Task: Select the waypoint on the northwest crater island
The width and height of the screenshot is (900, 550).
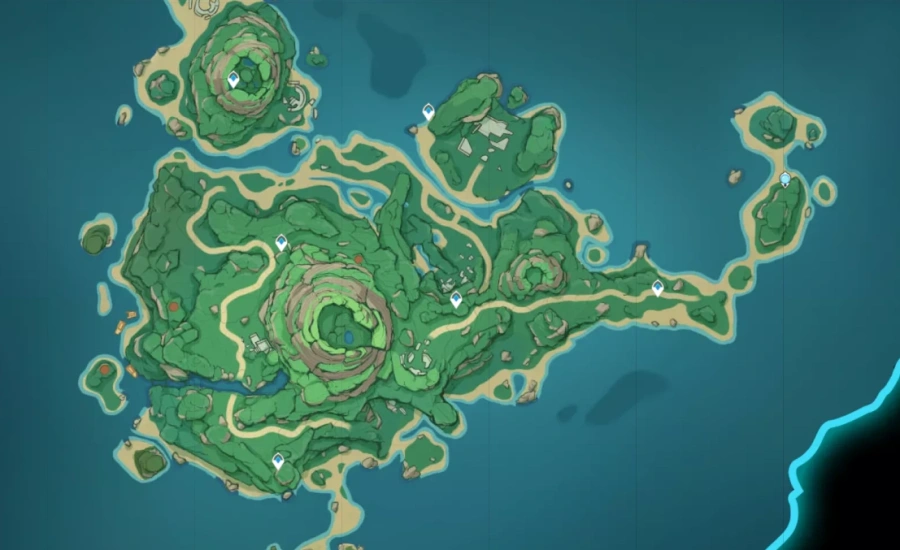Action: pos(233,79)
